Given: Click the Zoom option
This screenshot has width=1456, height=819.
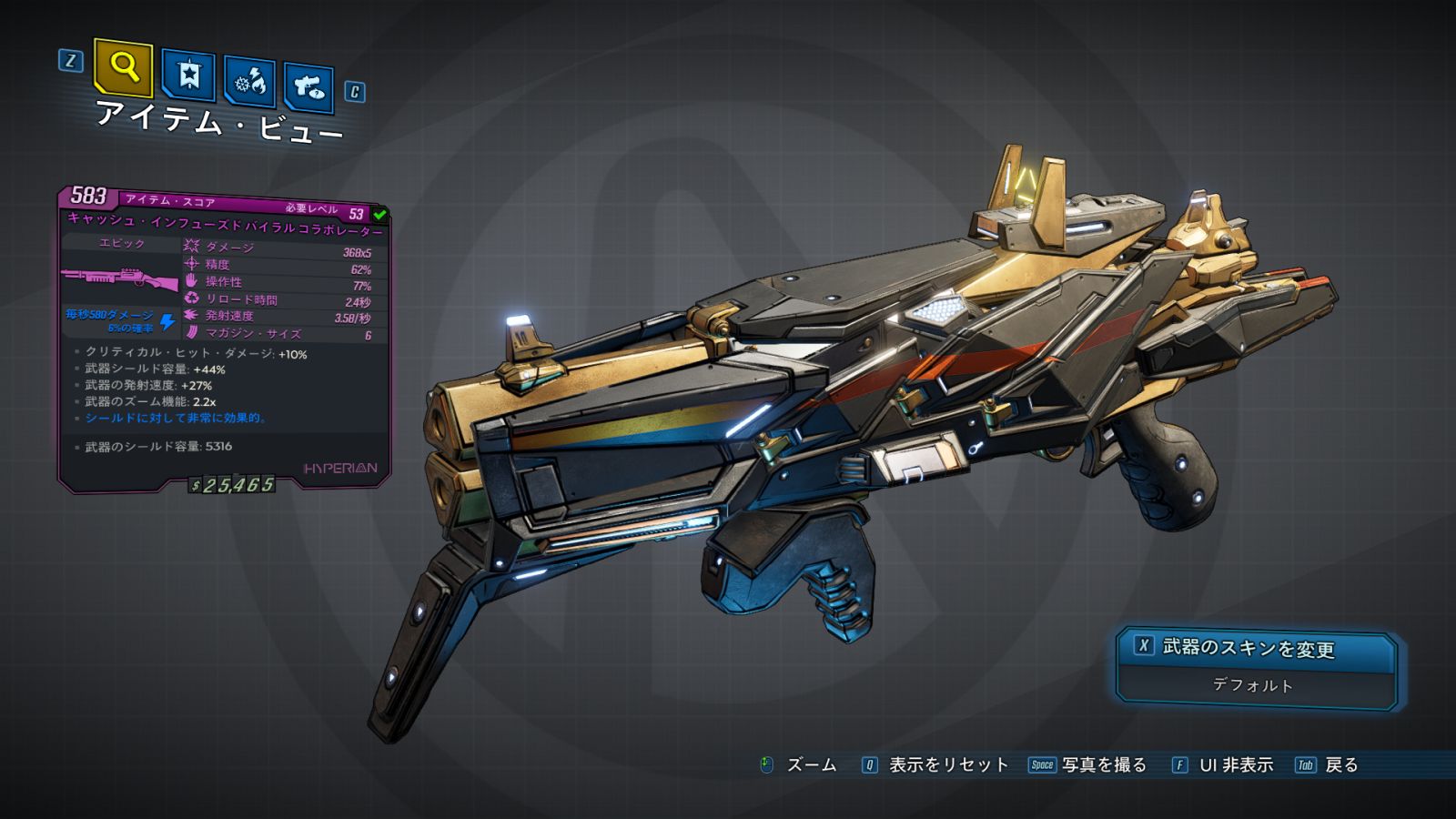Looking at the screenshot, I should pos(799,765).
